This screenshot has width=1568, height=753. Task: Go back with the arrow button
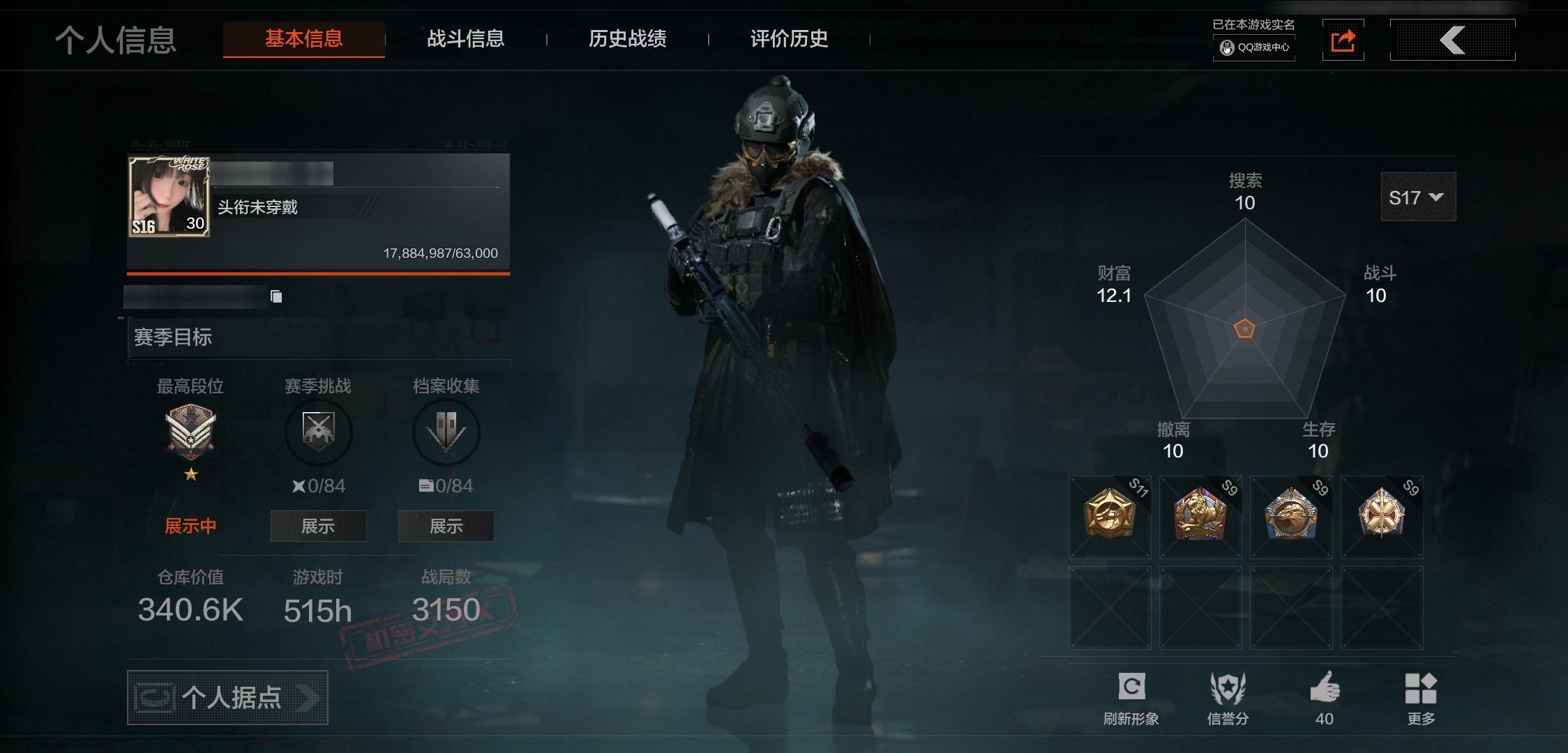[x=1452, y=40]
